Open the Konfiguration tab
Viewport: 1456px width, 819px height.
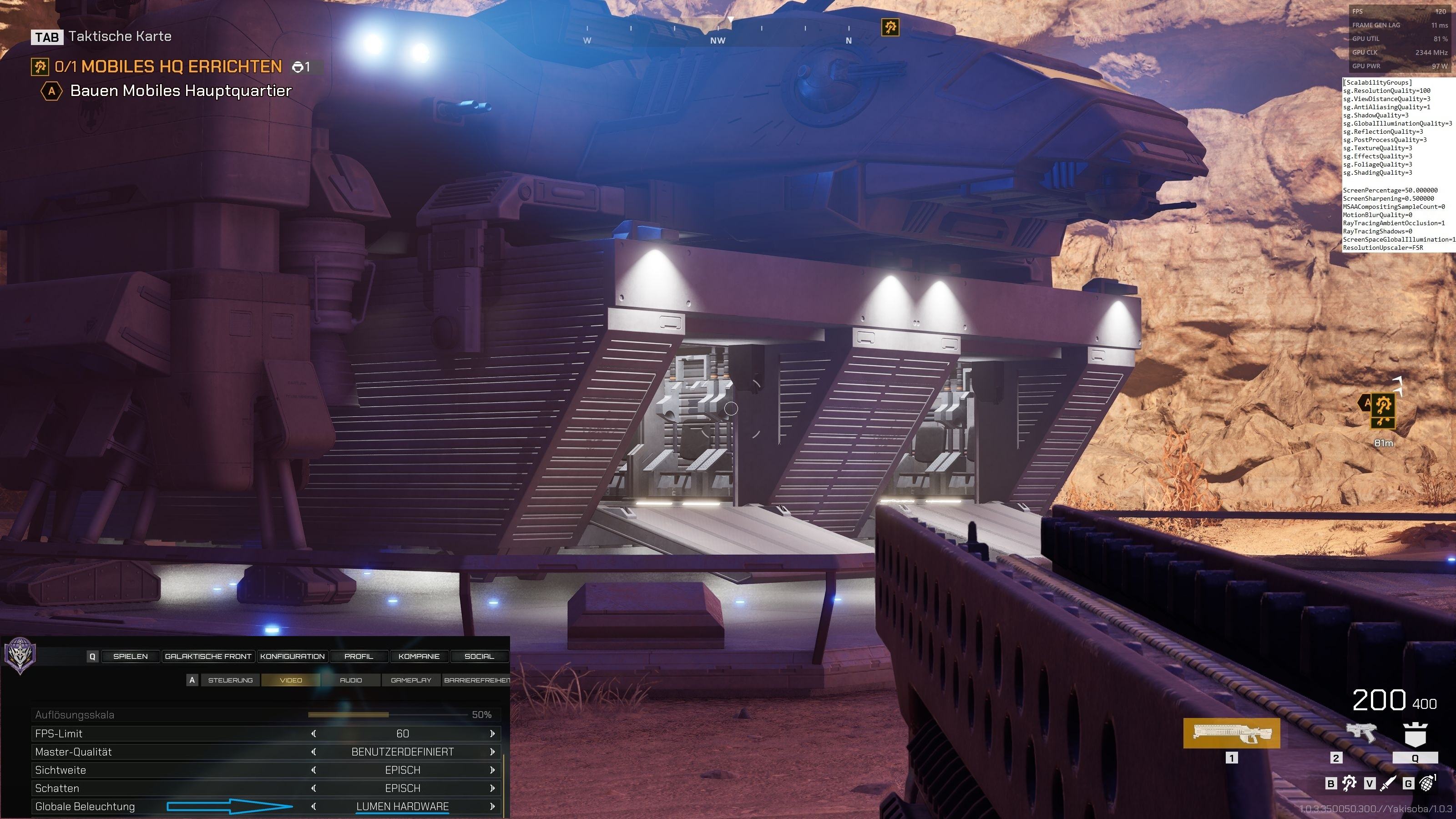(x=292, y=656)
